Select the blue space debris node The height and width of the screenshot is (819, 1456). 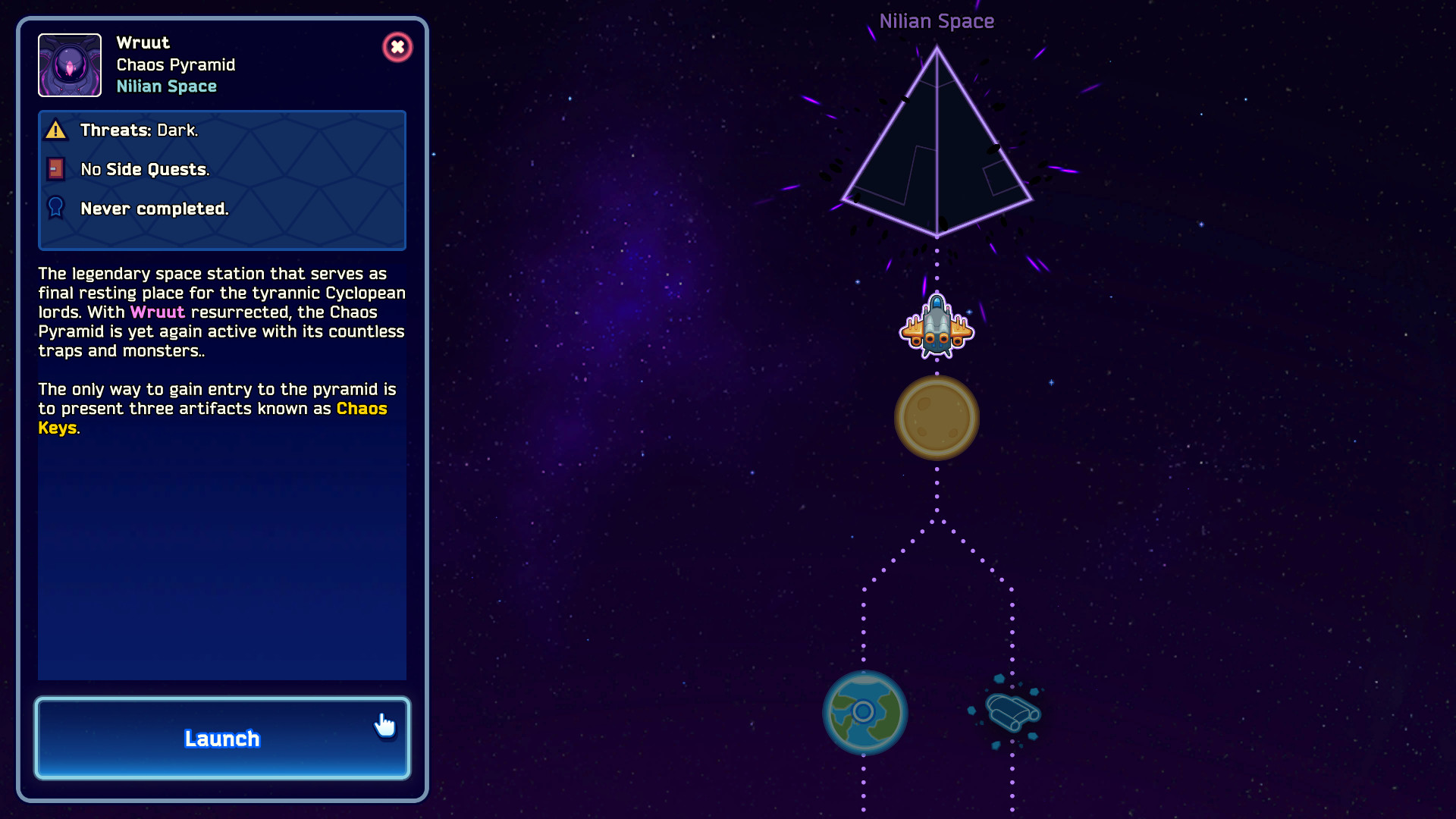[1012, 712]
